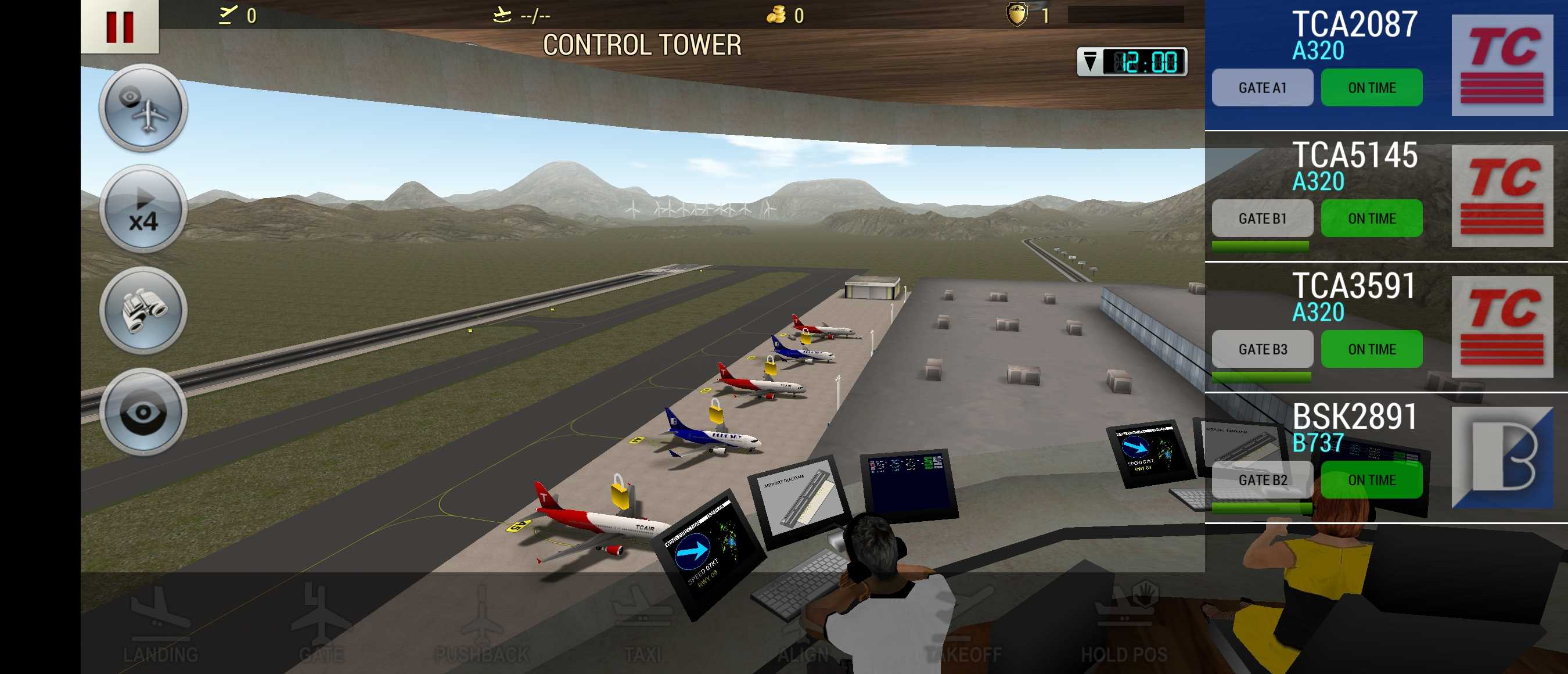This screenshot has height=674, width=1568.
Task: Choose the GATE B1 button
Action: click(x=1262, y=218)
